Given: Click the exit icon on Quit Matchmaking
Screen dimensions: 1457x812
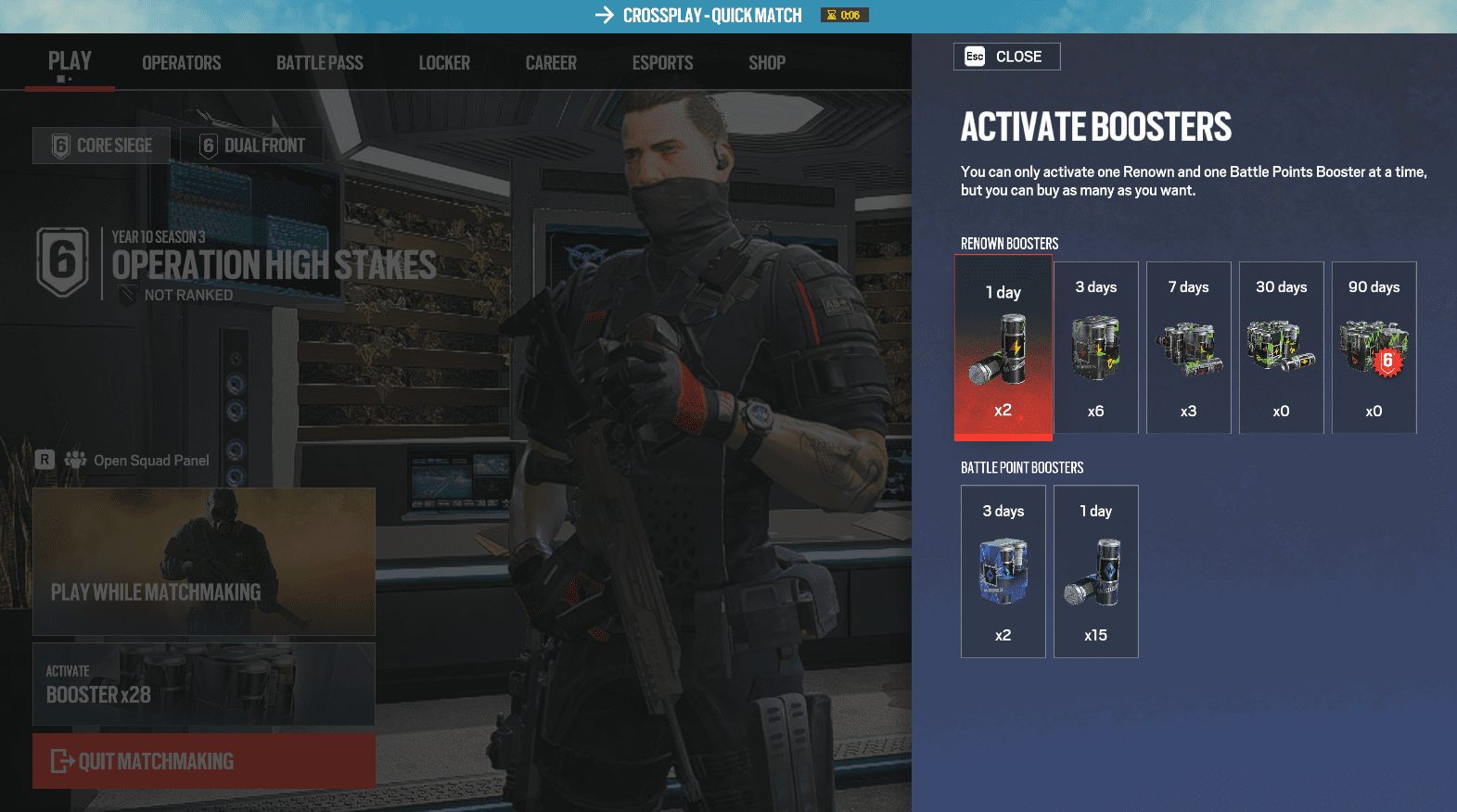Looking at the screenshot, I should (62, 761).
